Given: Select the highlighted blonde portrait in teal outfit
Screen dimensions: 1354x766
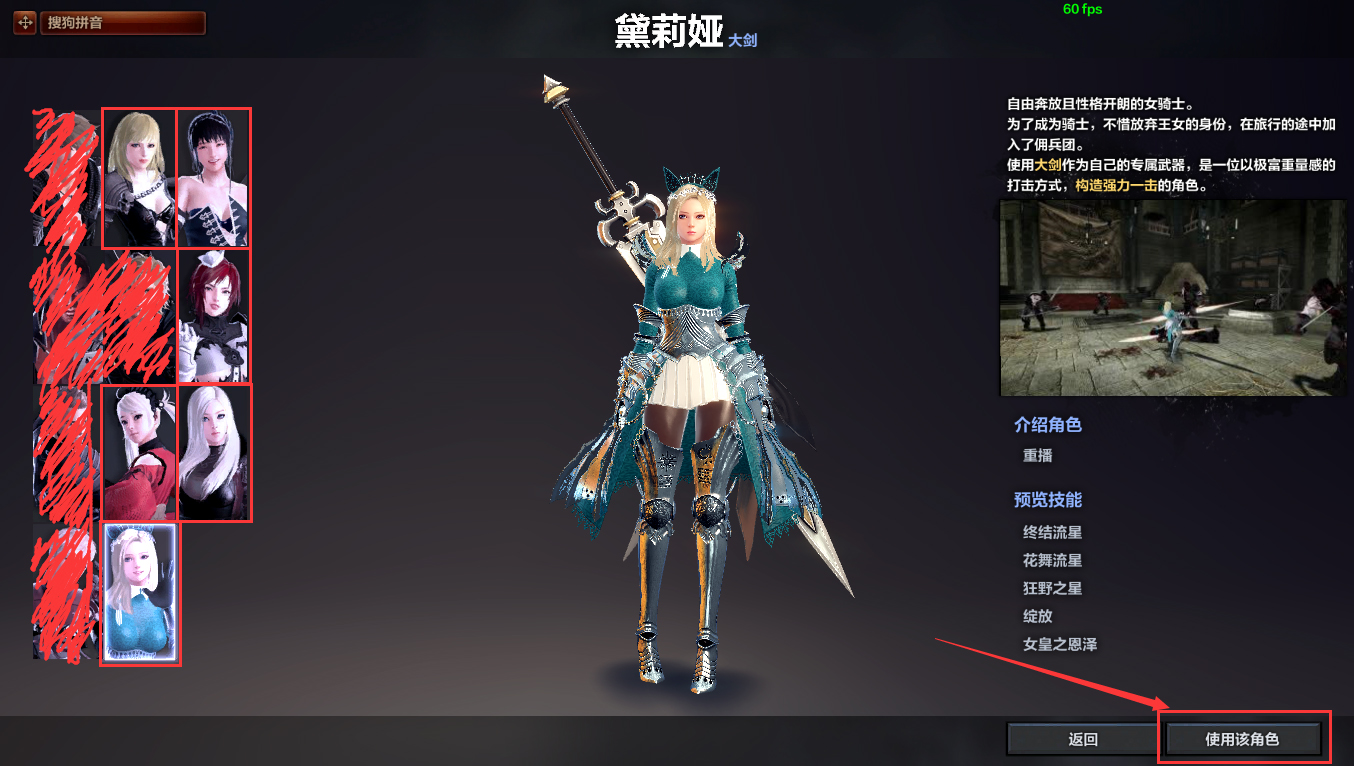Looking at the screenshot, I should point(141,593).
